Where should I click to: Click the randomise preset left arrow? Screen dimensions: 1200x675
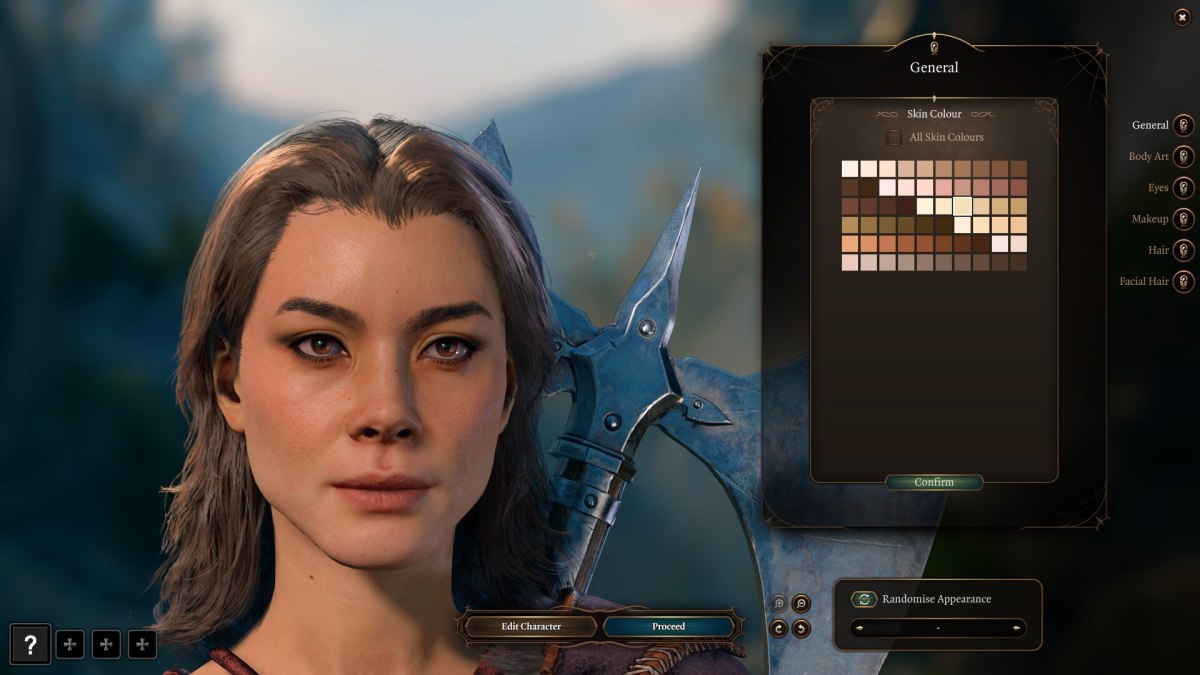[x=856, y=628]
